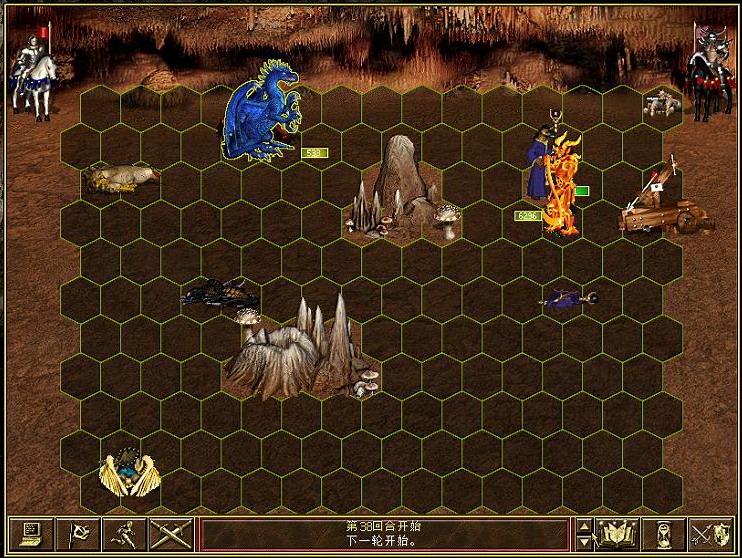
Task: Select the blue dragon unit stack
Action: pyautogui.click(x=260, y=110)
